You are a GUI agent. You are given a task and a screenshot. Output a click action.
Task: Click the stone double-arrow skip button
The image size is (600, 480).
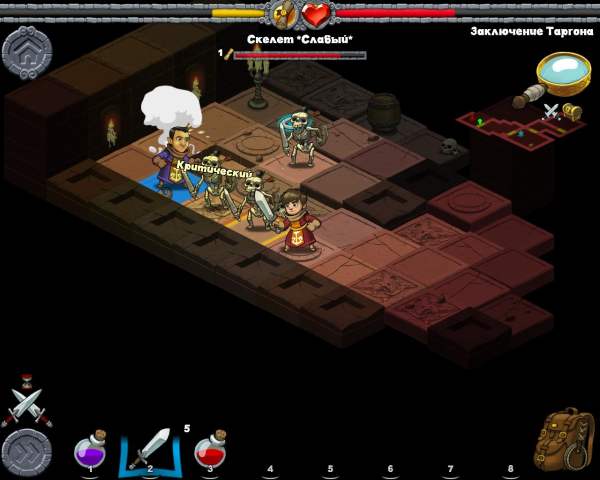click(26, 453)
